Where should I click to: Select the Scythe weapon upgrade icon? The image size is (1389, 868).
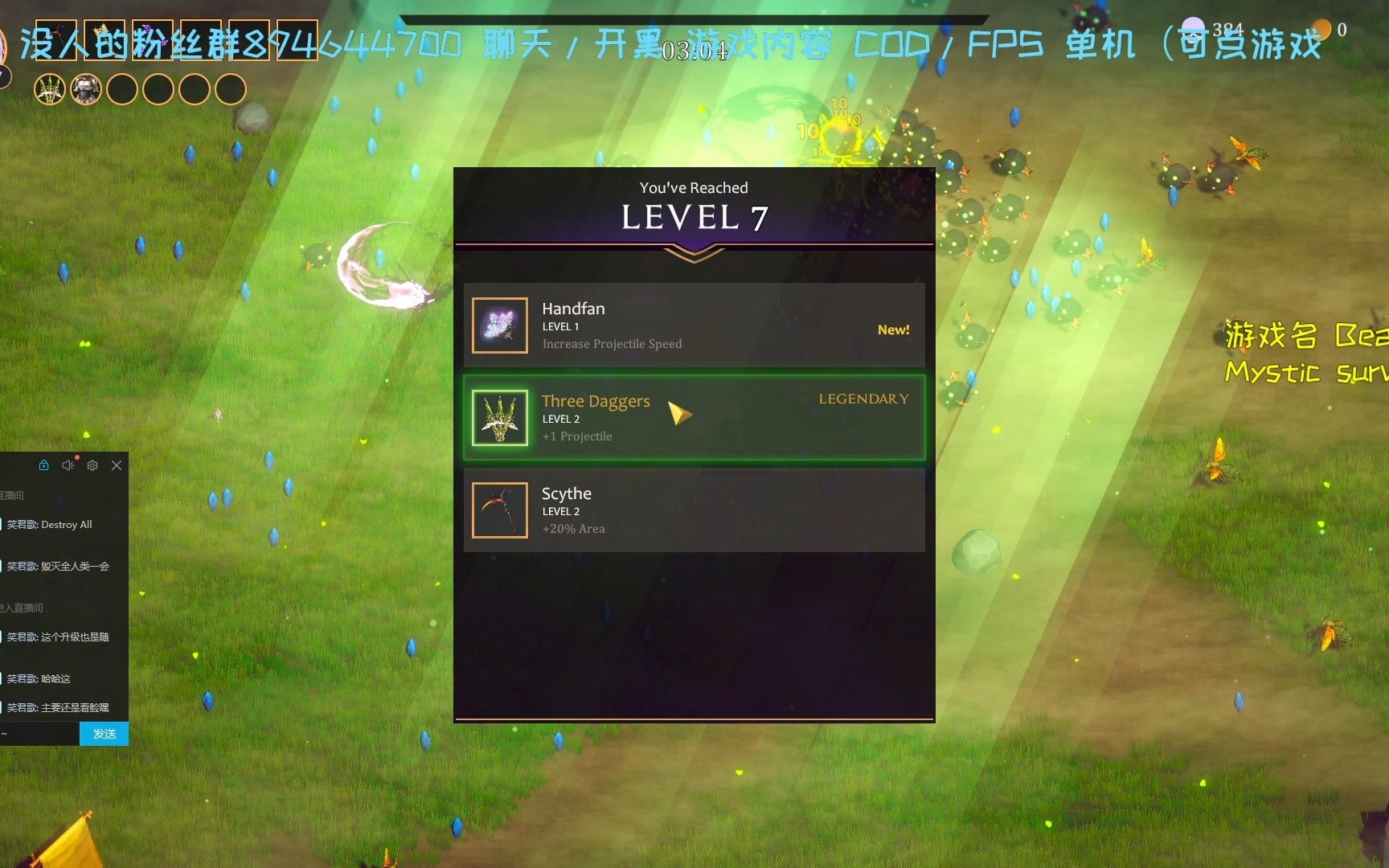click(x=500, y=510)
